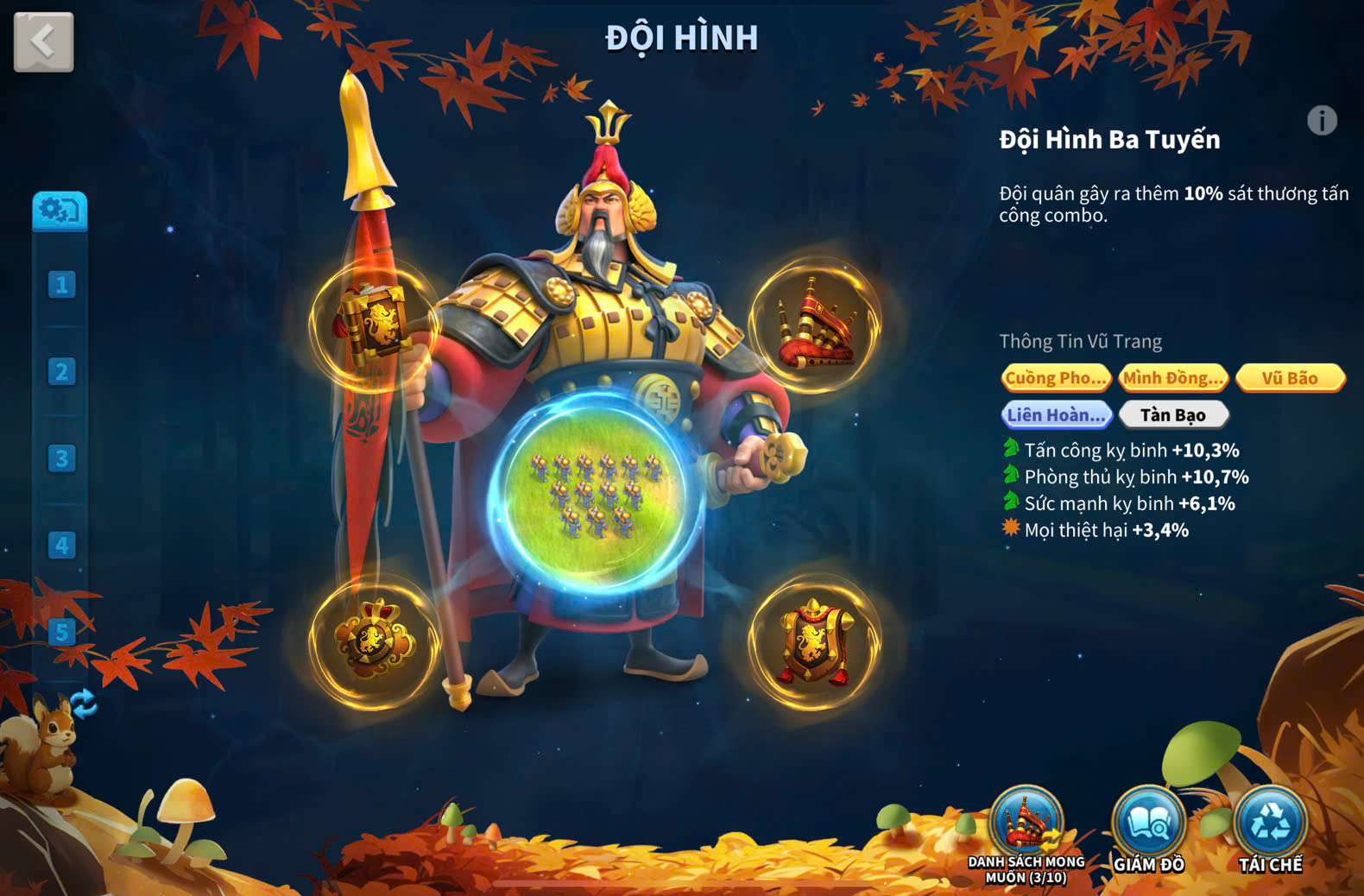Screen dimensions: 1364x896
Task: Choose formation preset 4
Action: click(x=61, y=546)
